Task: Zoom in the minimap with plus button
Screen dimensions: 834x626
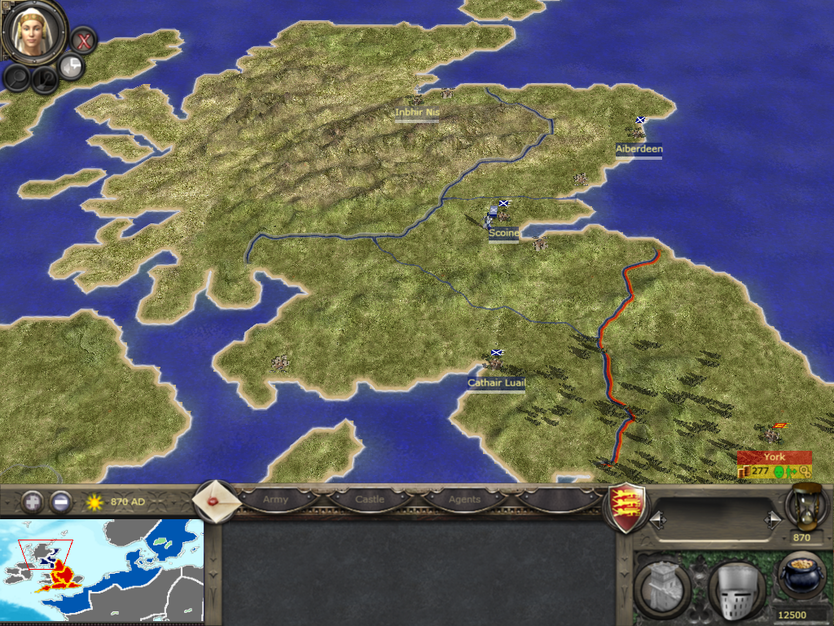Action: pyautogui.click(x=33, y=501)
